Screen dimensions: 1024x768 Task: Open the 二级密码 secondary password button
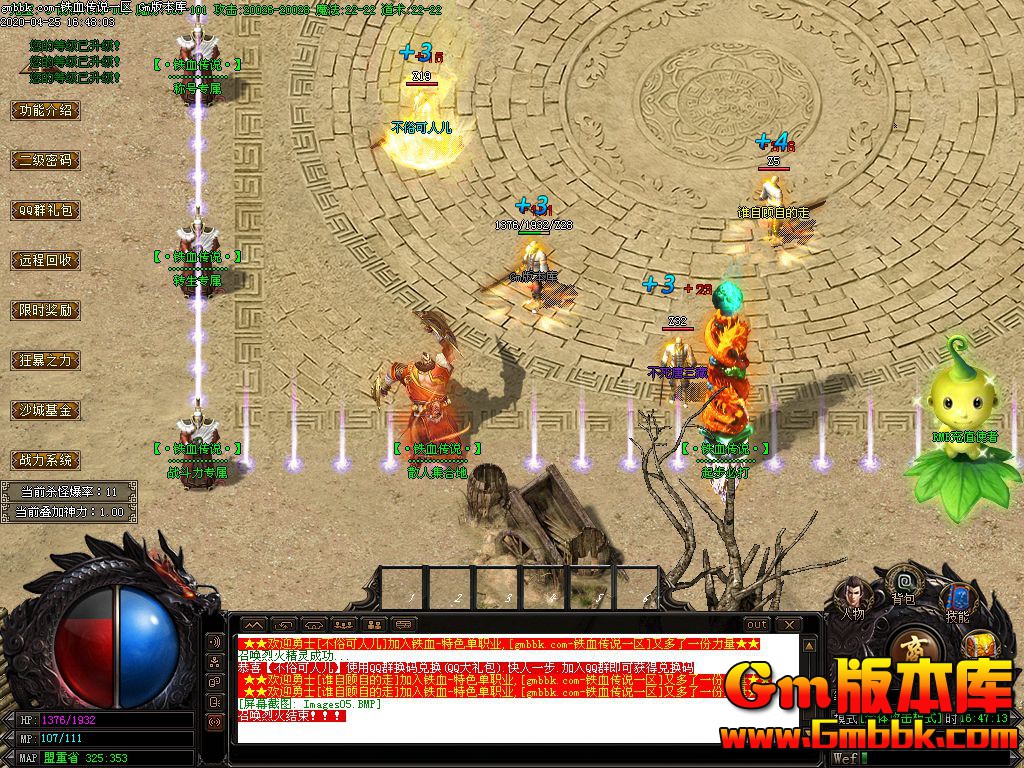pos(46,160)
